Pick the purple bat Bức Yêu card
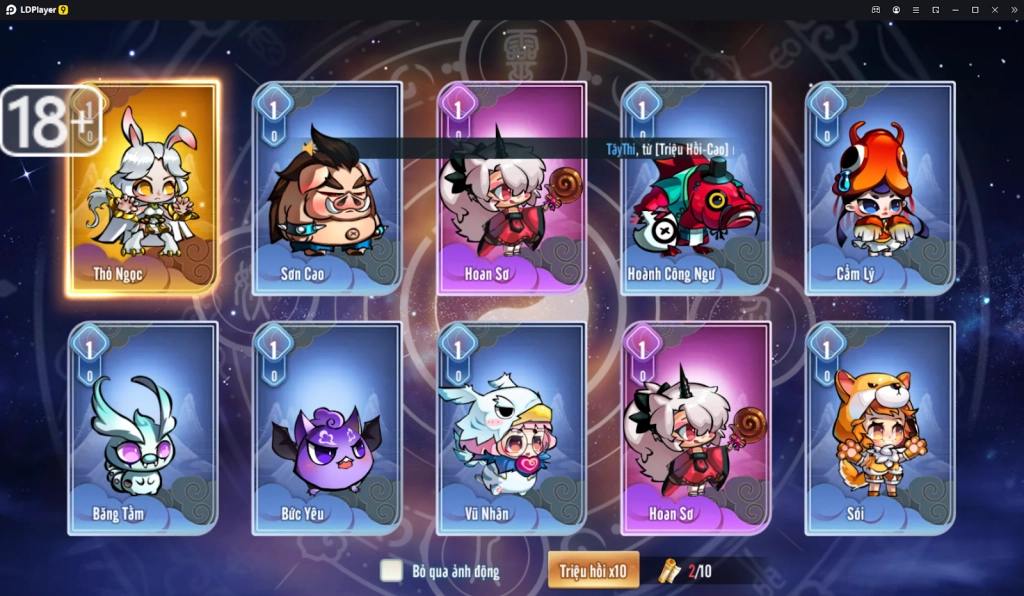 327,428
